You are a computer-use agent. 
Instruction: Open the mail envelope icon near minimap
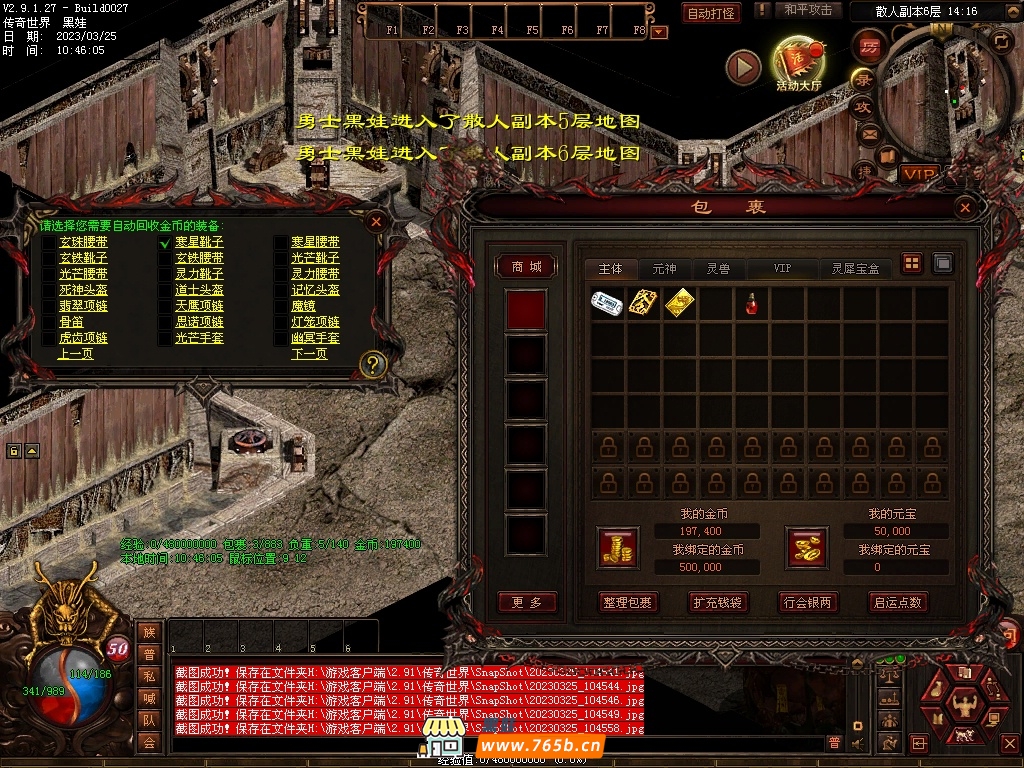pos(868,134)
